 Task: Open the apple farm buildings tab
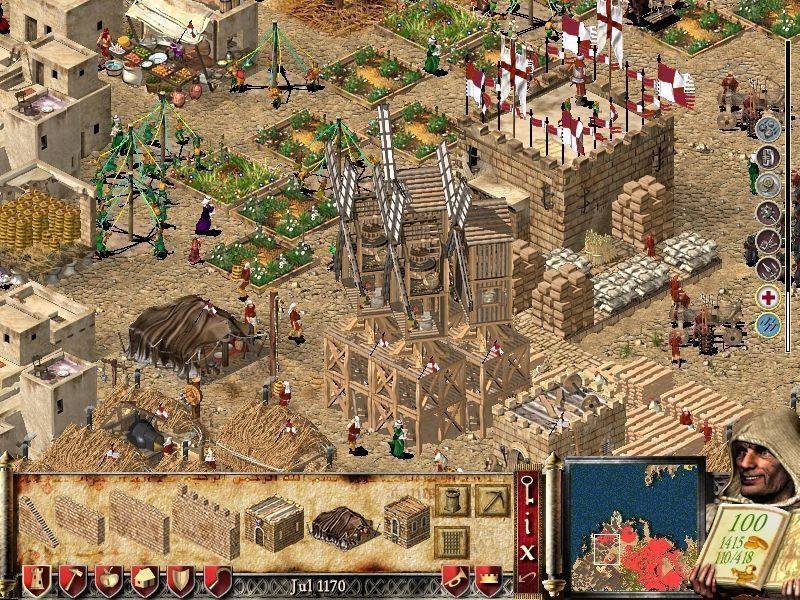pyautogui.click(x=106, y=580)
